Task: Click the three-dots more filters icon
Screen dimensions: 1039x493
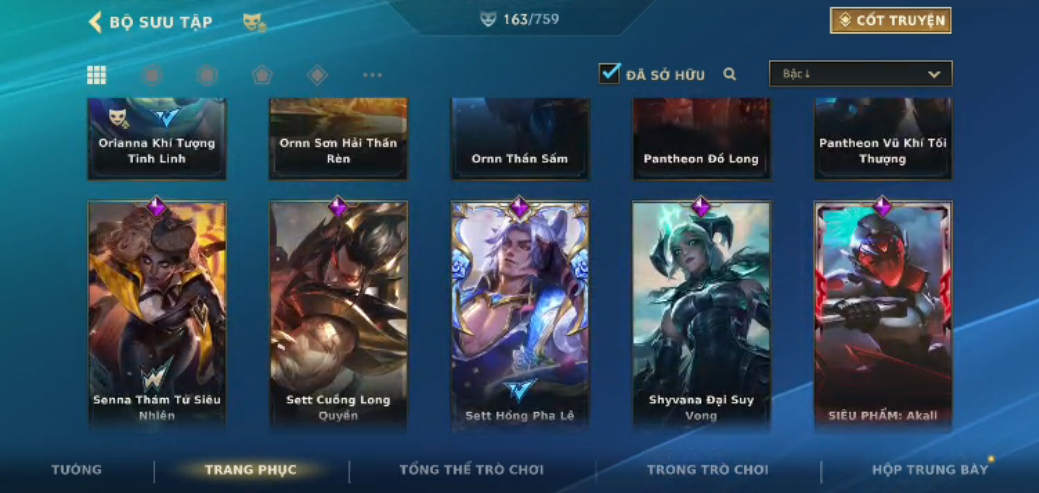Action: (x=372, y=75)
